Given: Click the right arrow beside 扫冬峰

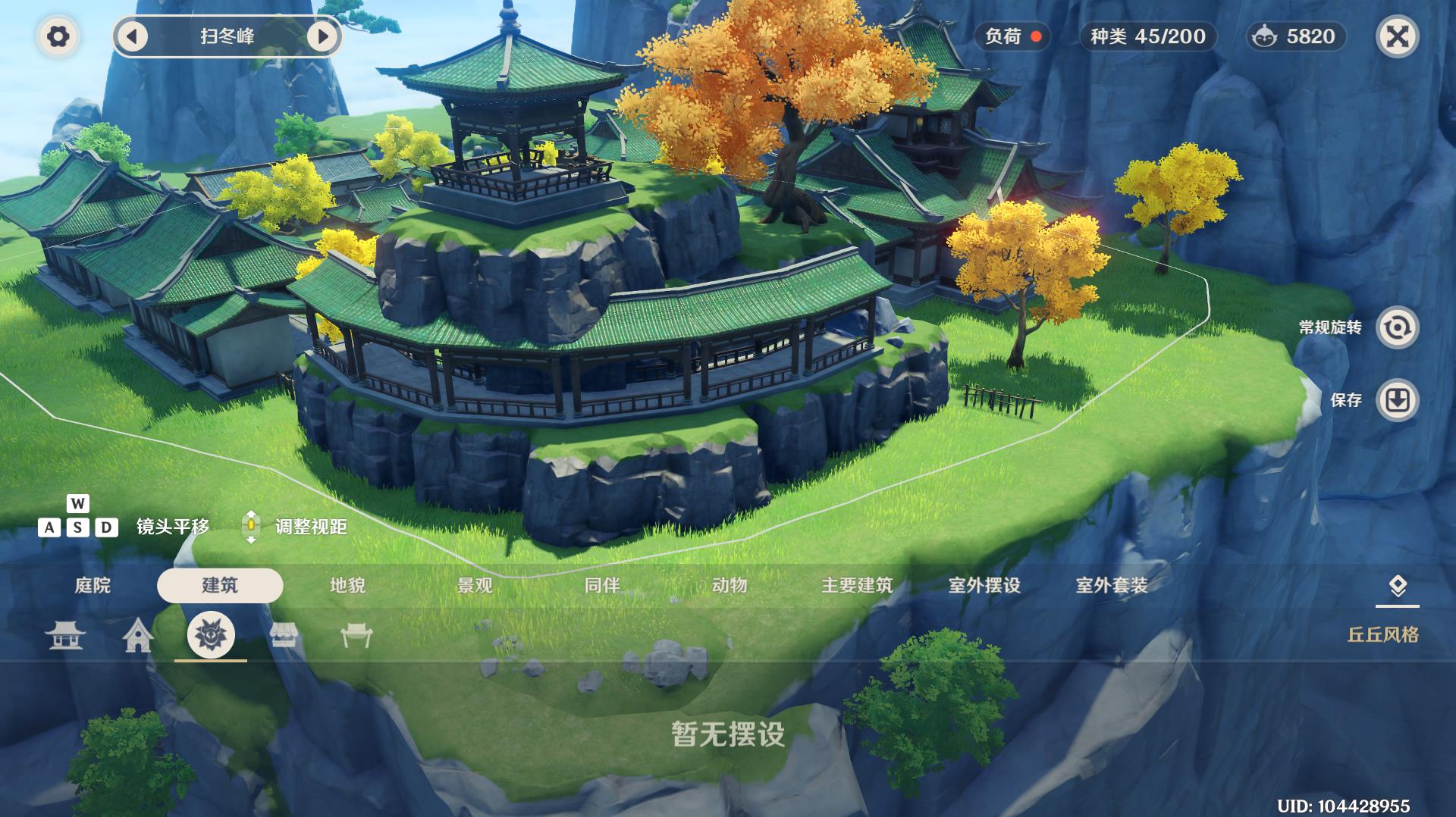Looking at the screenshot, I should click(x=323, y=35).
